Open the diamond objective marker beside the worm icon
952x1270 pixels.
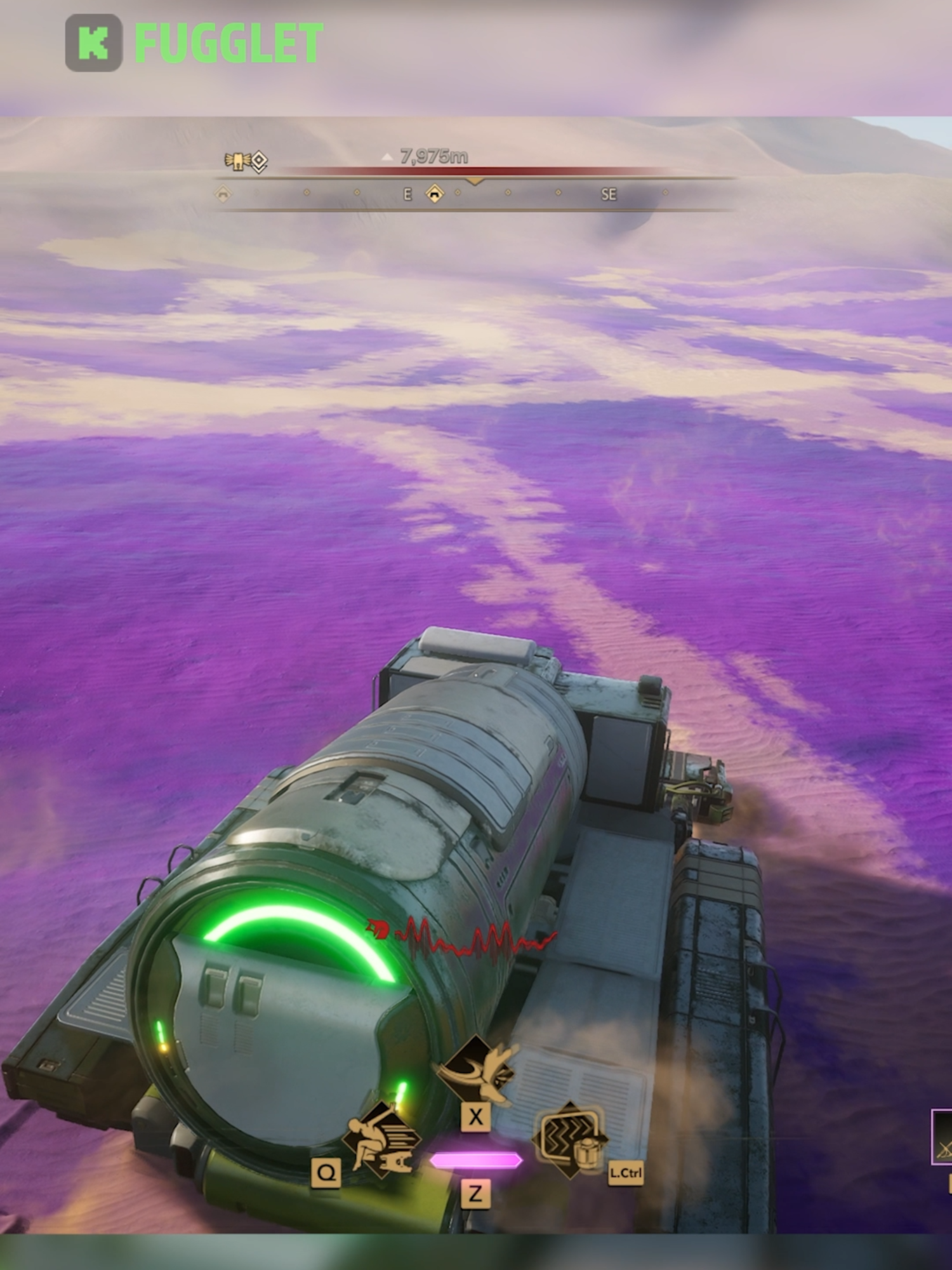click(258, 160)
